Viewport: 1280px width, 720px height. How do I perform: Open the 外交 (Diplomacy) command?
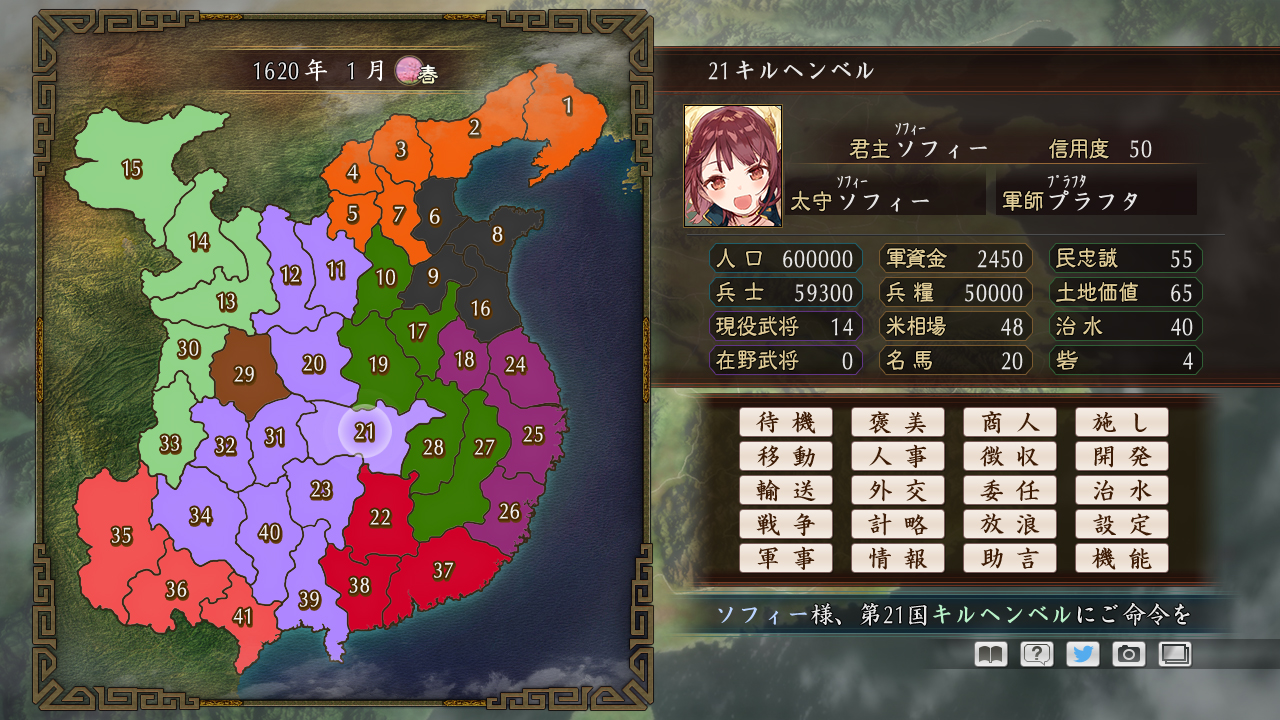point(898,490)
